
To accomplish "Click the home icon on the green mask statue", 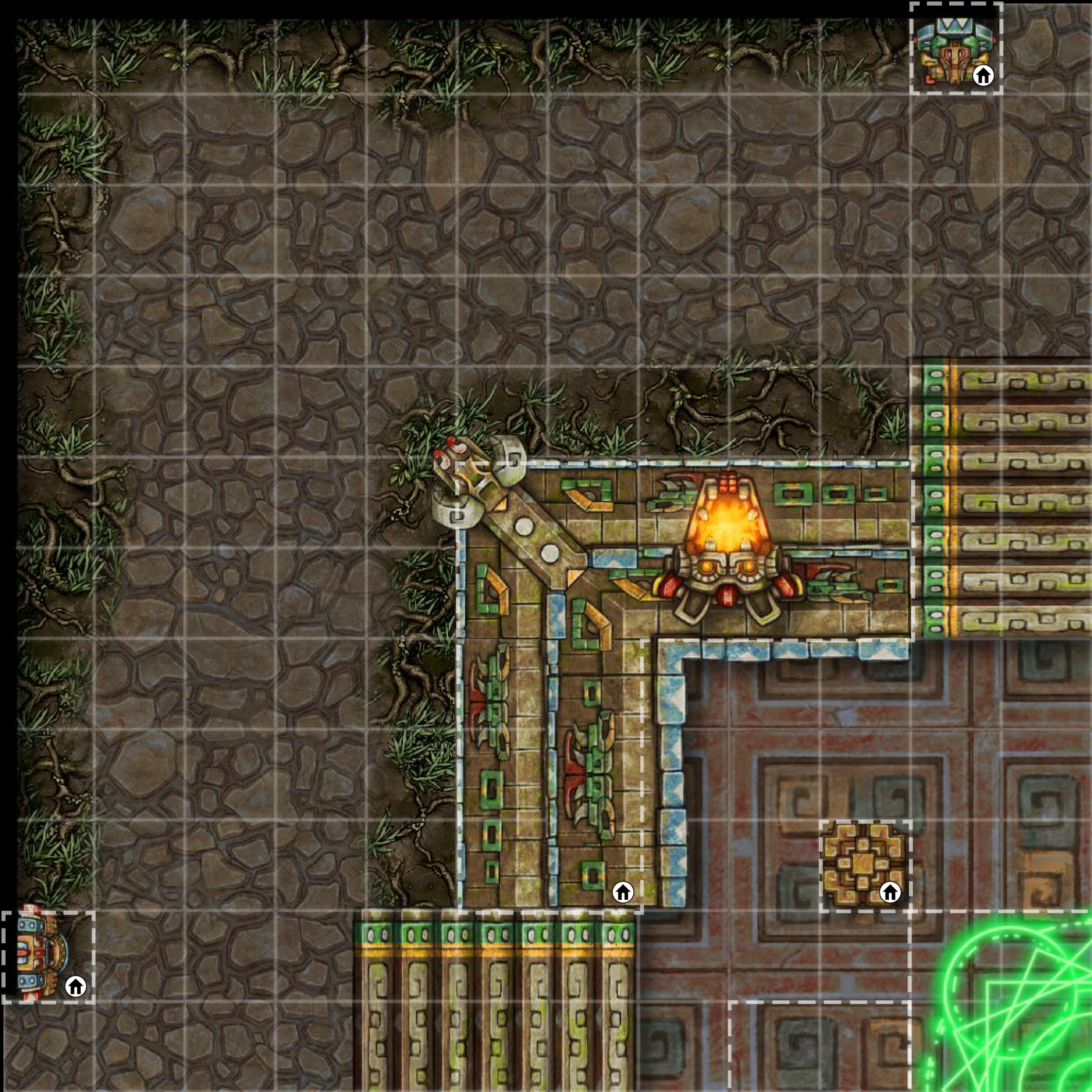I will coord(983,74).
